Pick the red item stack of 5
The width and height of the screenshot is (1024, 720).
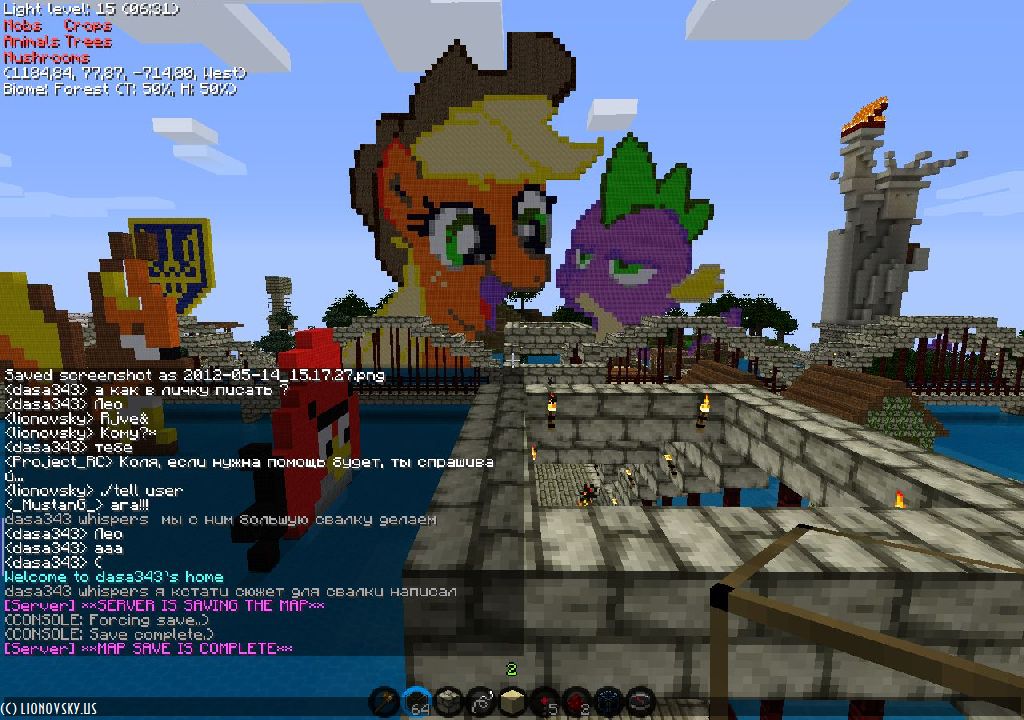pyautogui.click(x=544, y=702)
